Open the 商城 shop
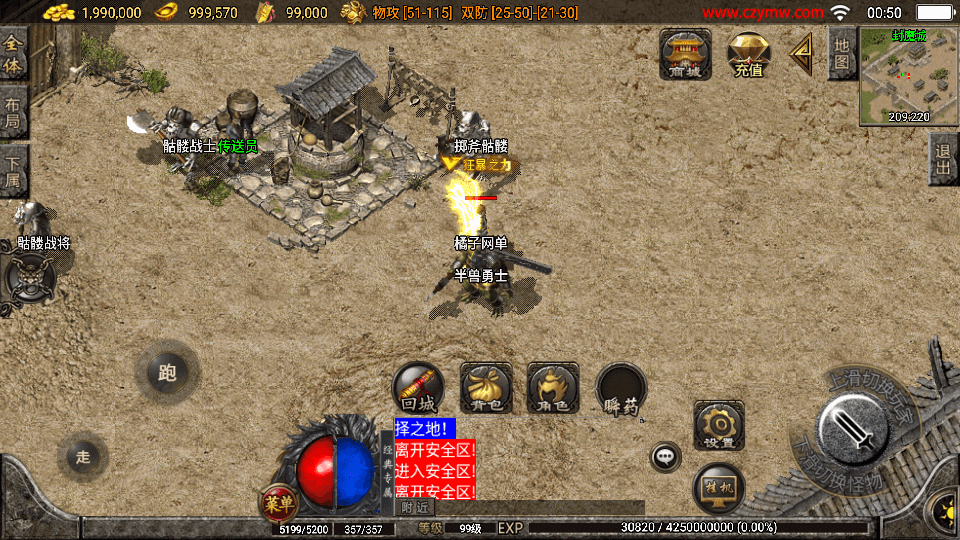 coord(685,54)
